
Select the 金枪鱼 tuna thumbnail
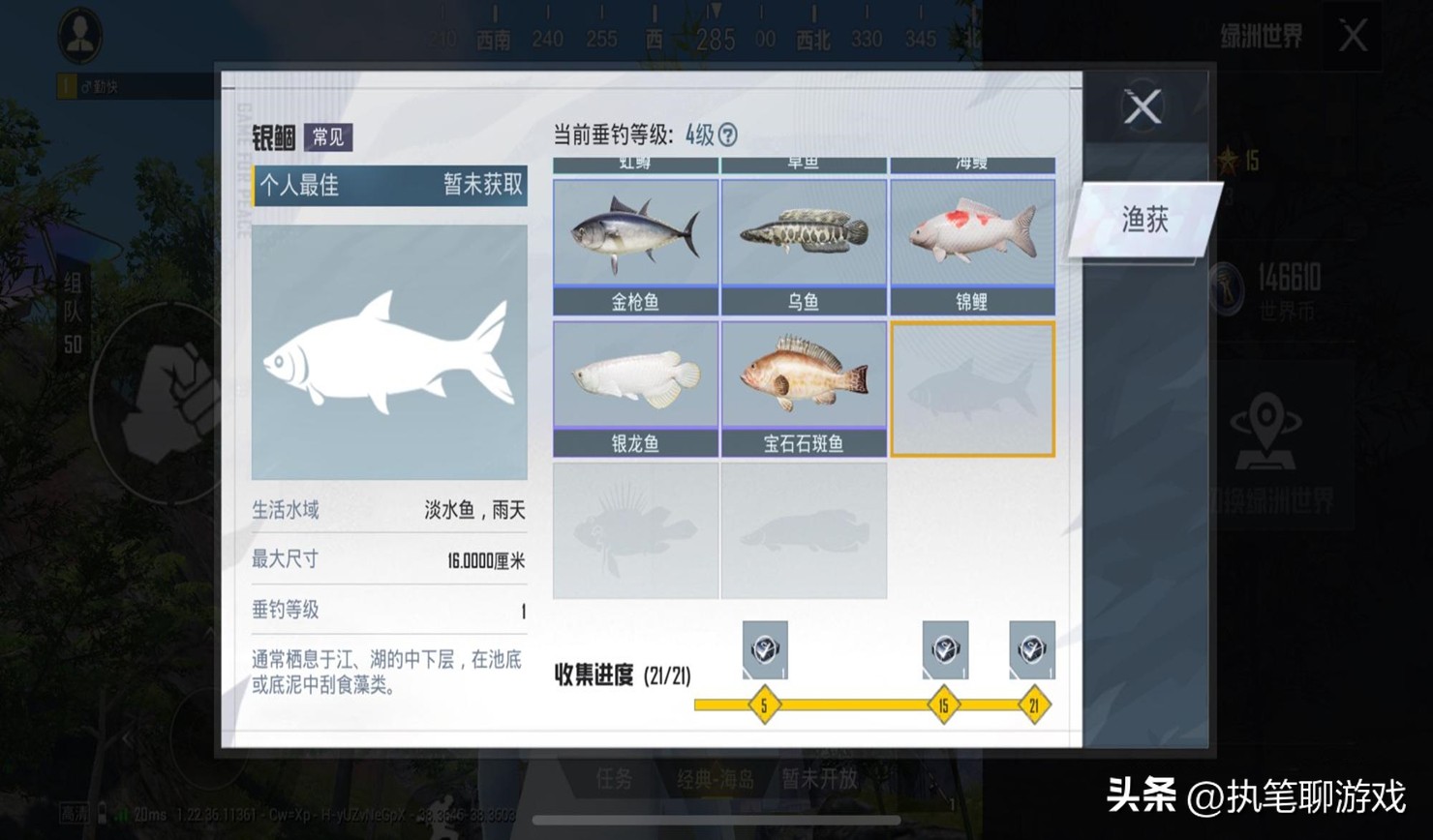[x=634, y=232]
